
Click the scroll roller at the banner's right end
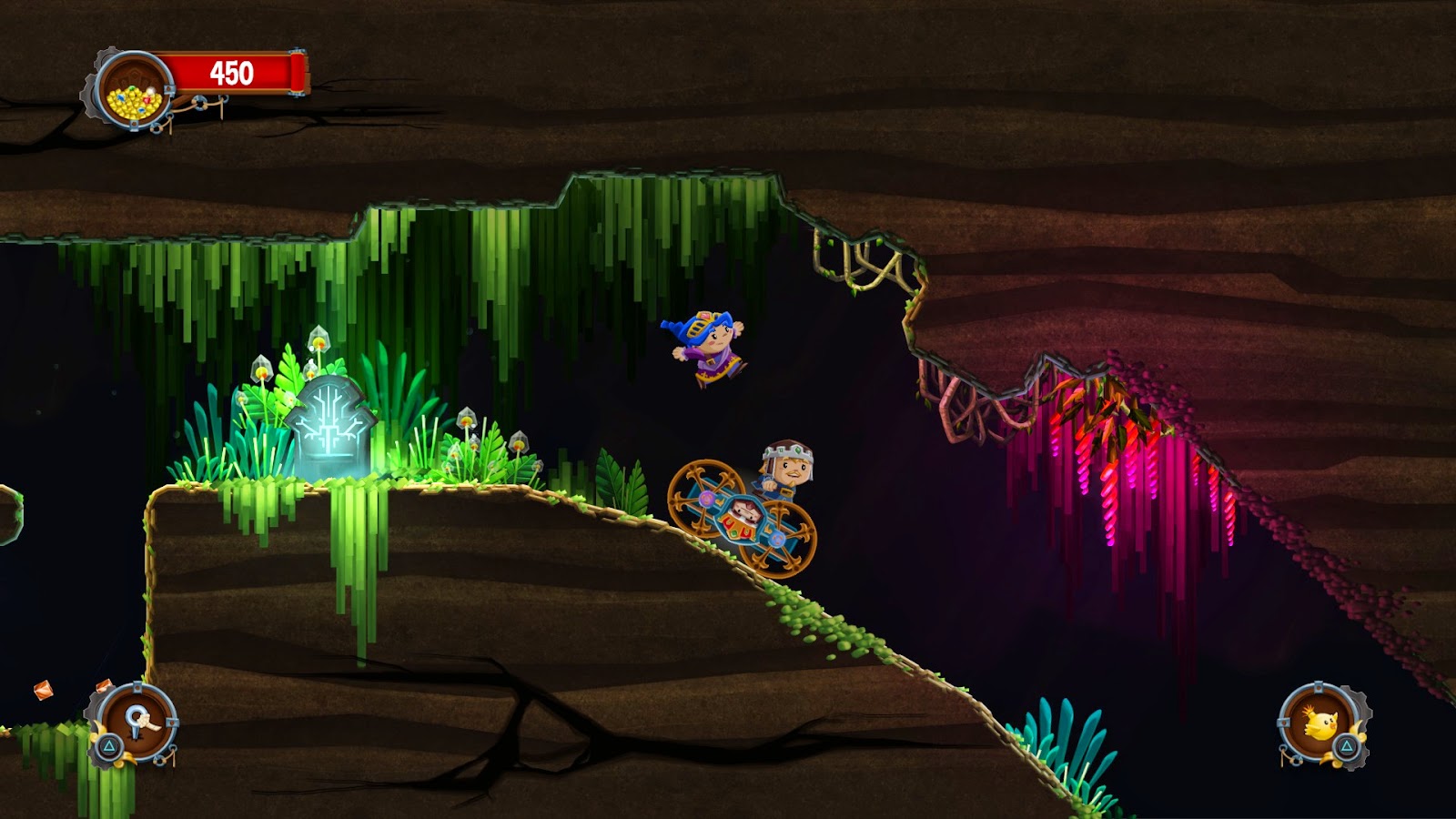point(295,70)
